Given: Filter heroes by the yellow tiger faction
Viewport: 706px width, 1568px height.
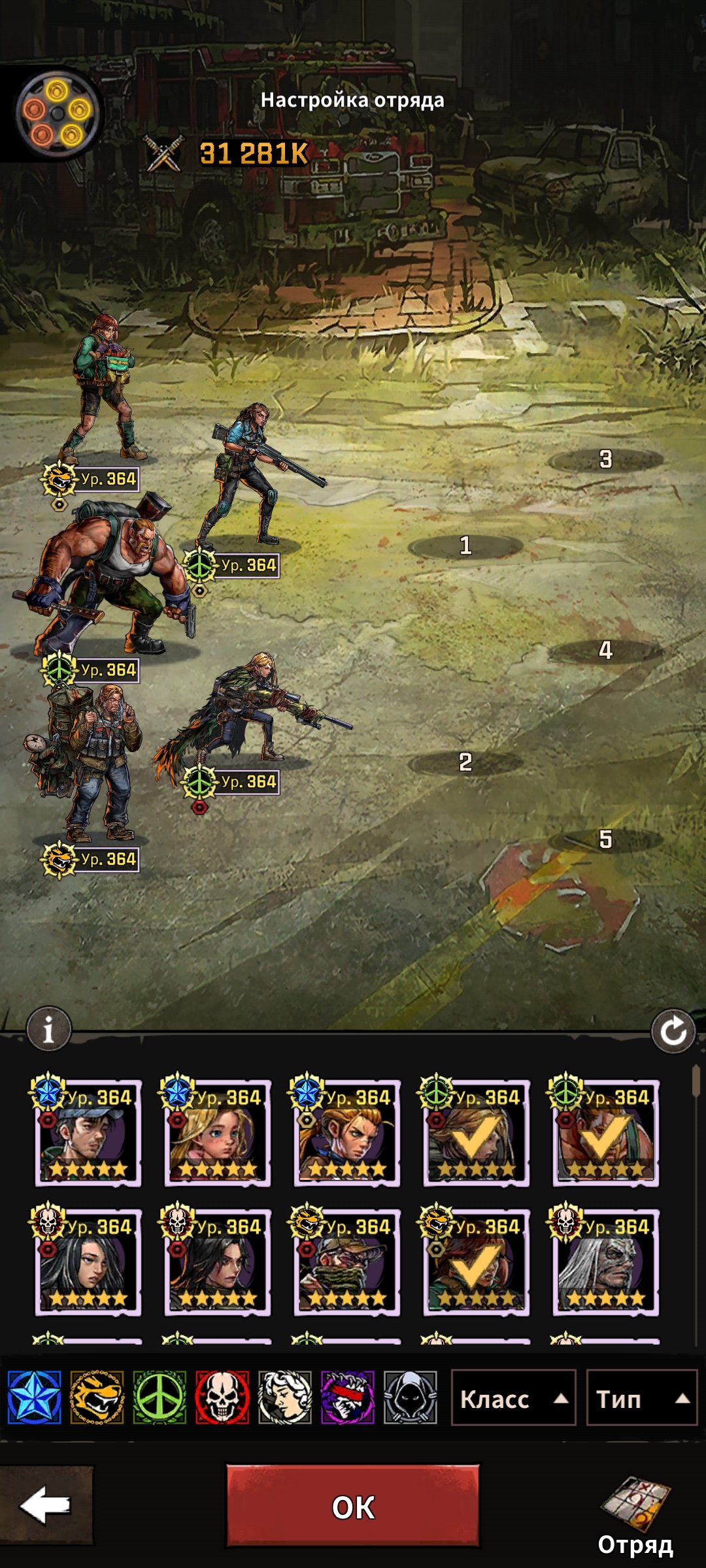Looking at the screenshot, I should 97,1398.
